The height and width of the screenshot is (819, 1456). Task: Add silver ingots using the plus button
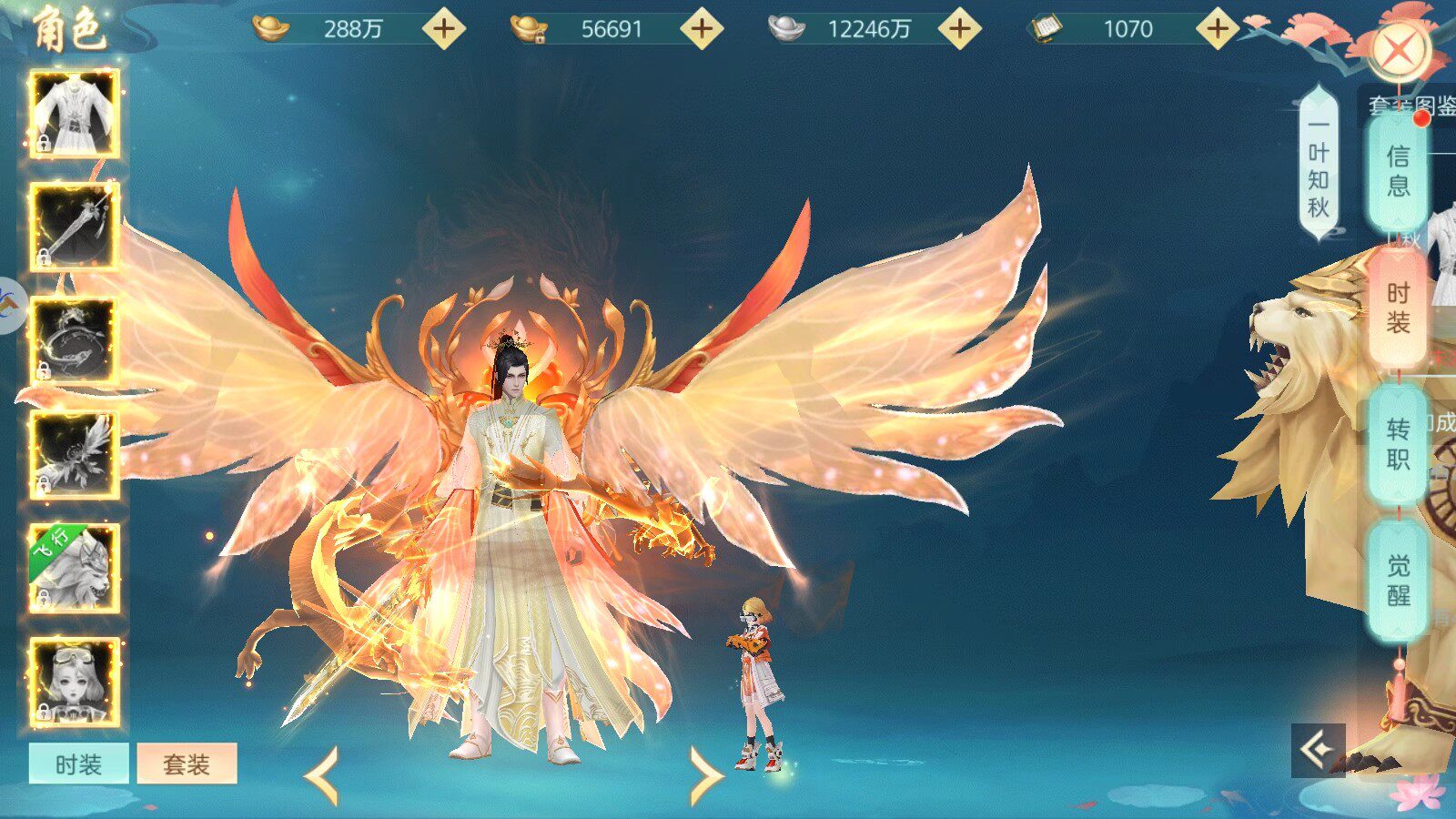coord(959,29)
